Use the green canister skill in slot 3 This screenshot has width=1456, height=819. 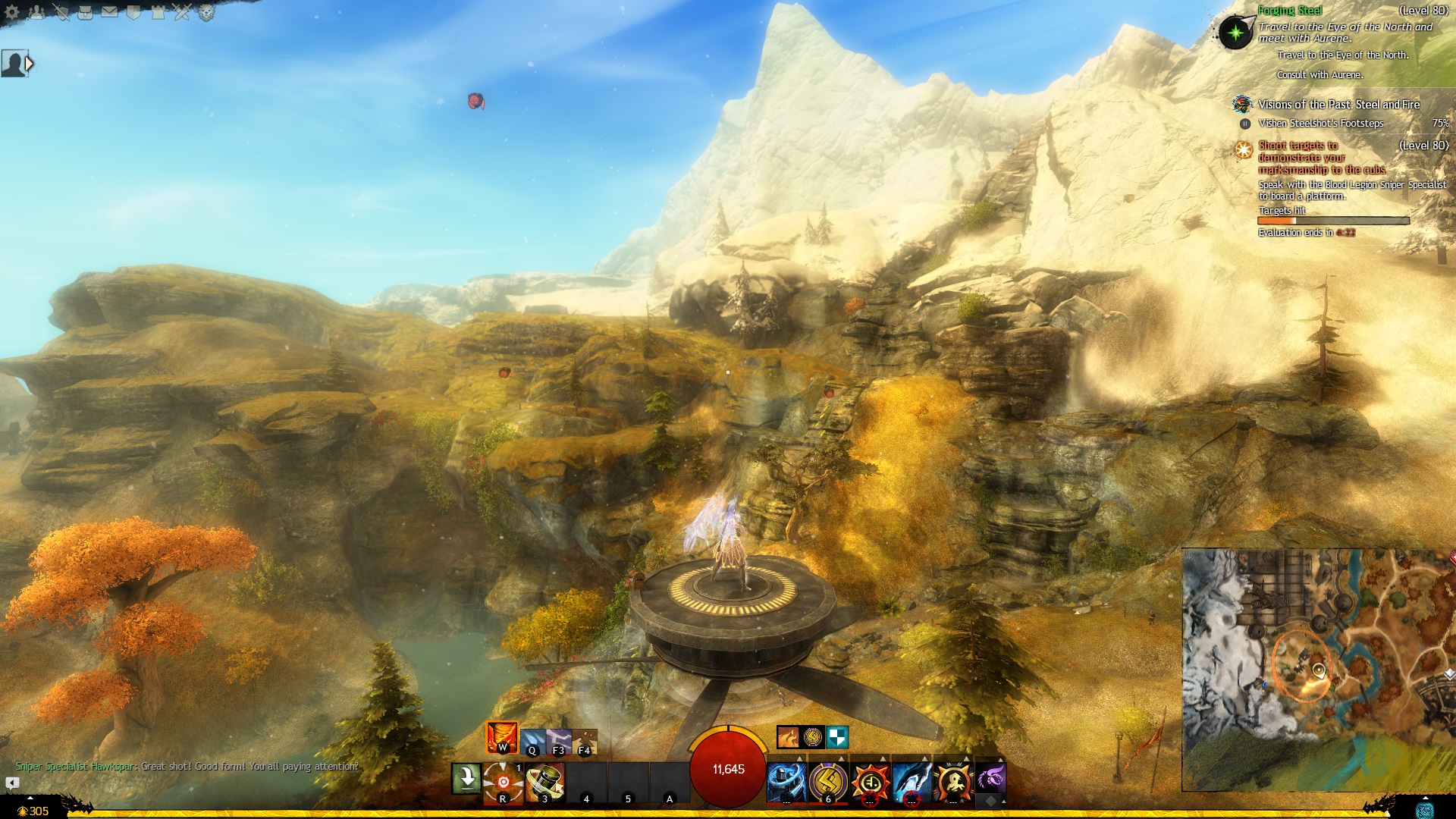pyautogui.click(x=544, y=781)
